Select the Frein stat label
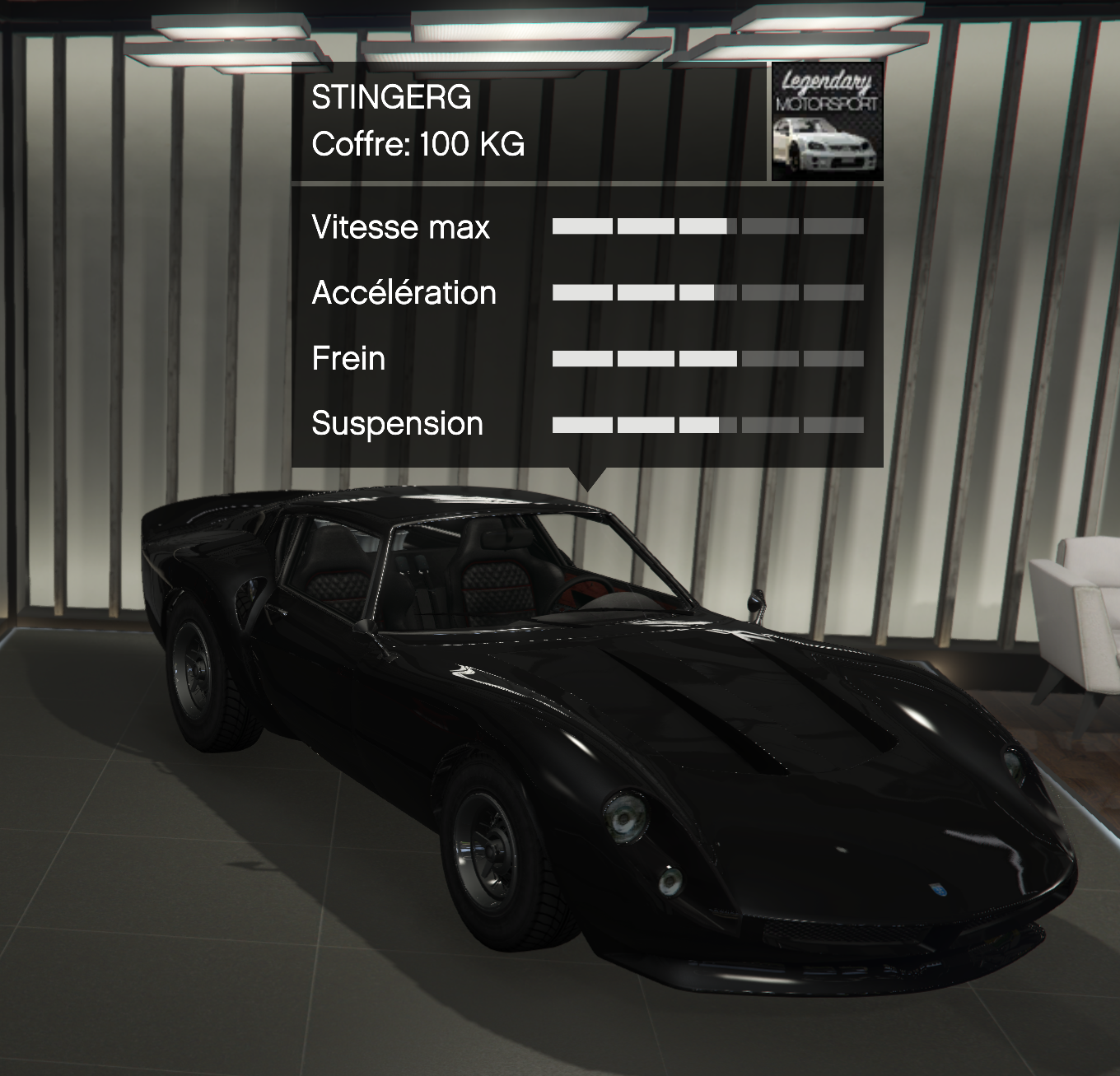 pyautogui.click(x=348, y=358)
